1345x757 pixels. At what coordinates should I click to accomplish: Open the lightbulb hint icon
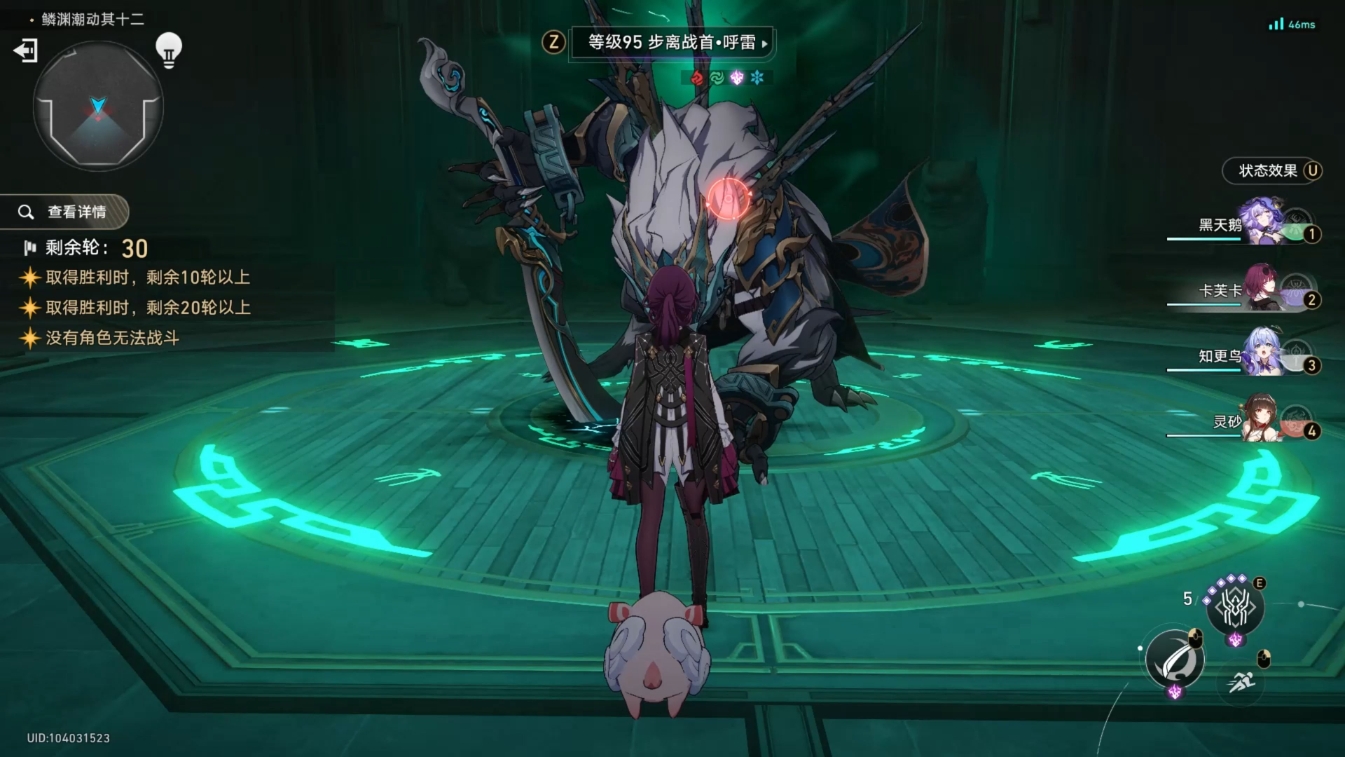(x=169, y=50)
